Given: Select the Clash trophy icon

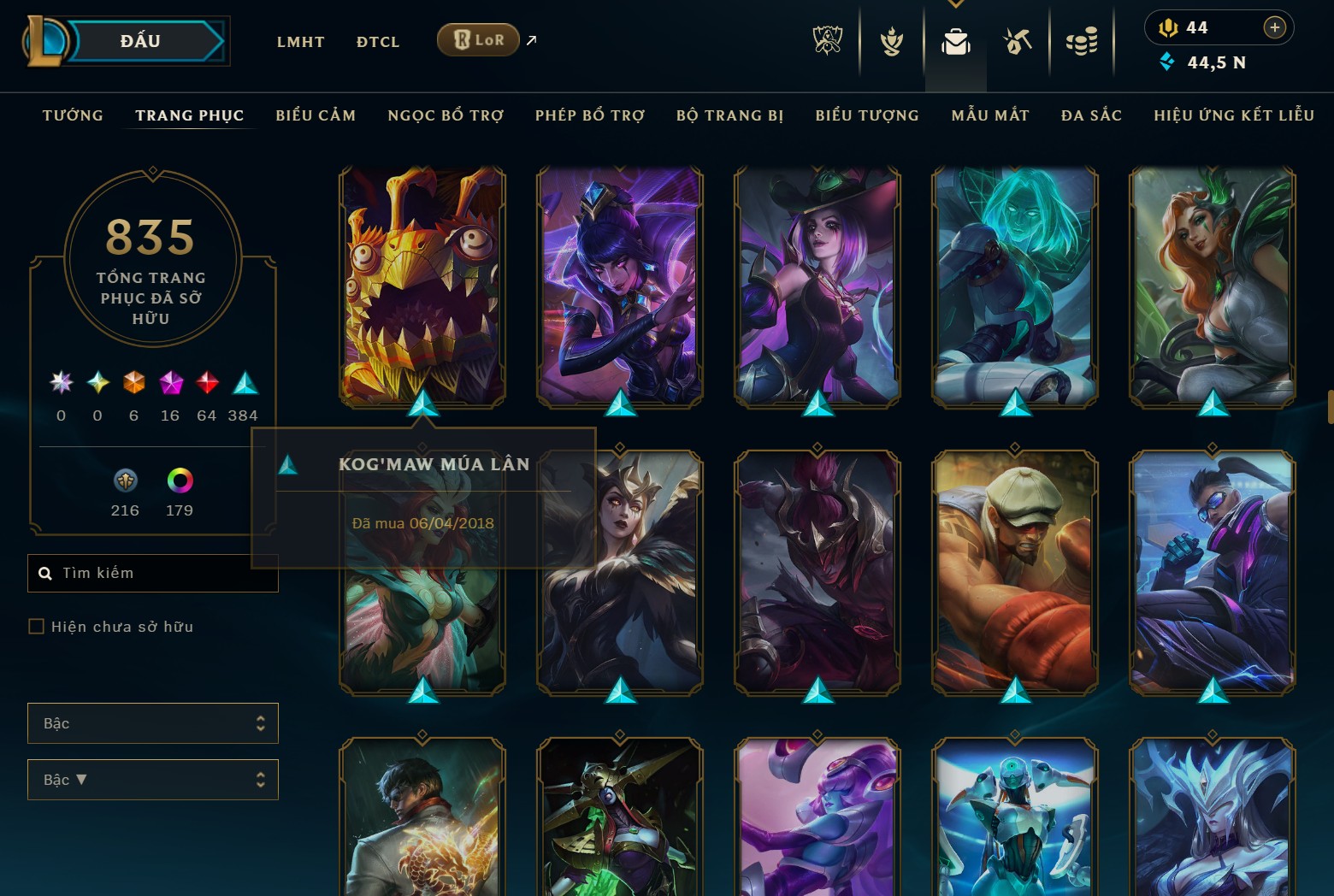Looking at the screenshot, I should [891, 40].
